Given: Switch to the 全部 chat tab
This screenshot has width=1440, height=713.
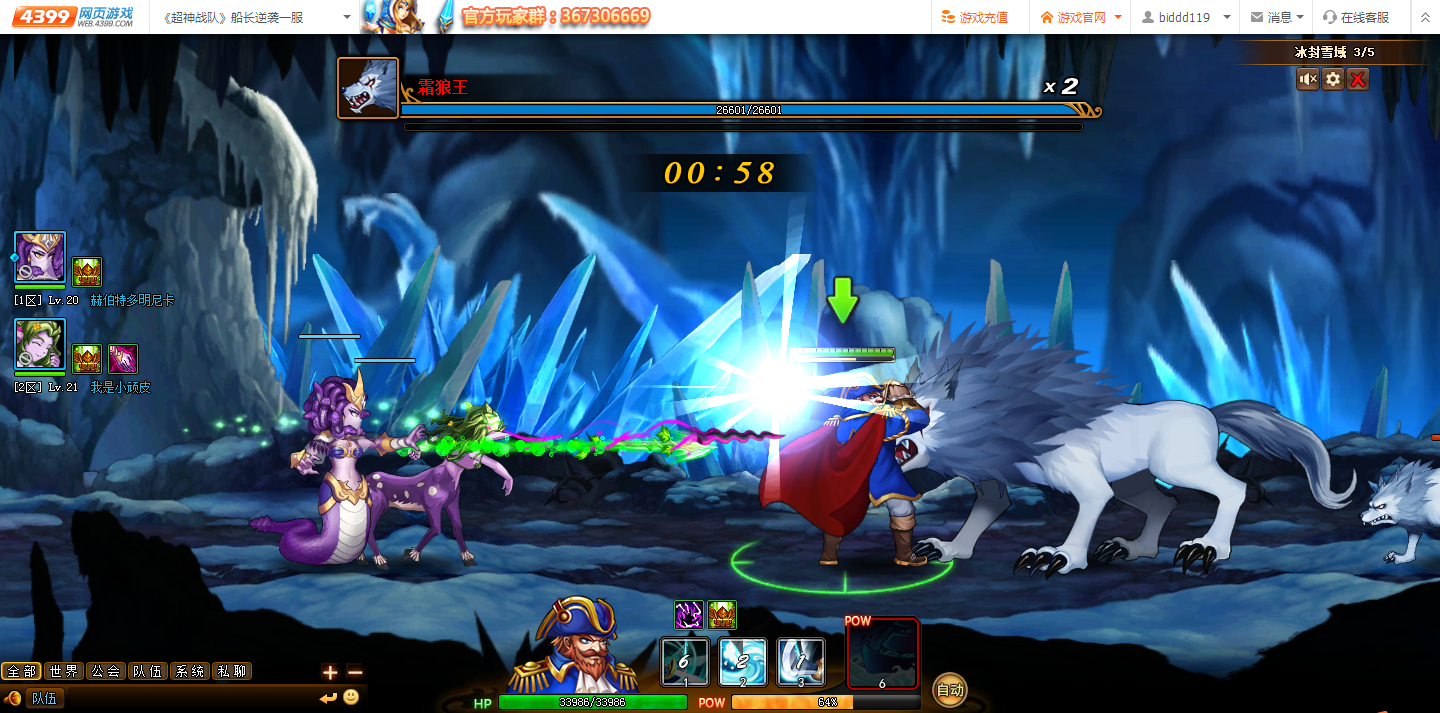Looking at the screenshot, I should coord(21,671).
